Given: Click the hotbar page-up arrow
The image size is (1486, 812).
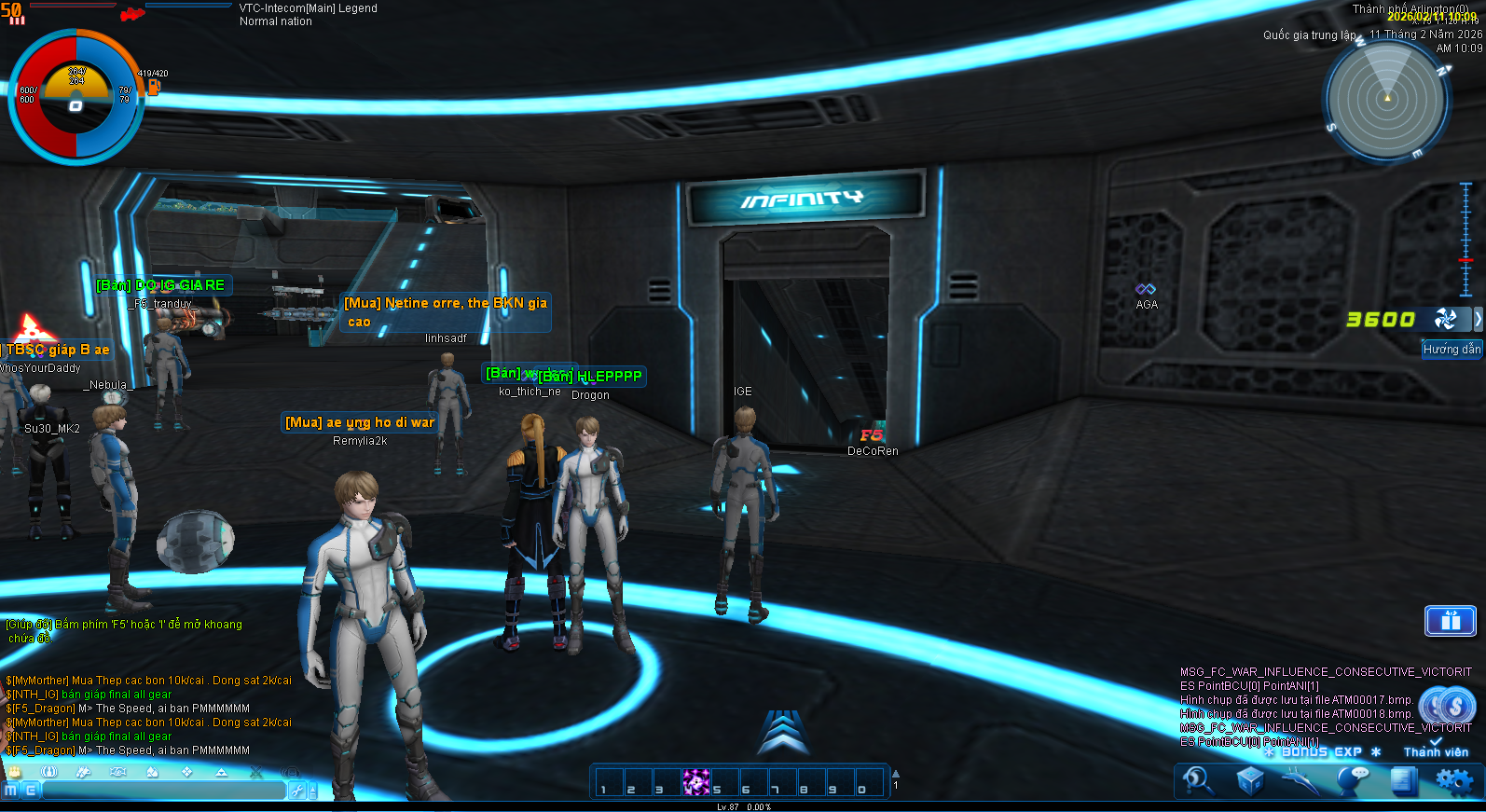Looking at the screenshot, I should coord(896,774).
